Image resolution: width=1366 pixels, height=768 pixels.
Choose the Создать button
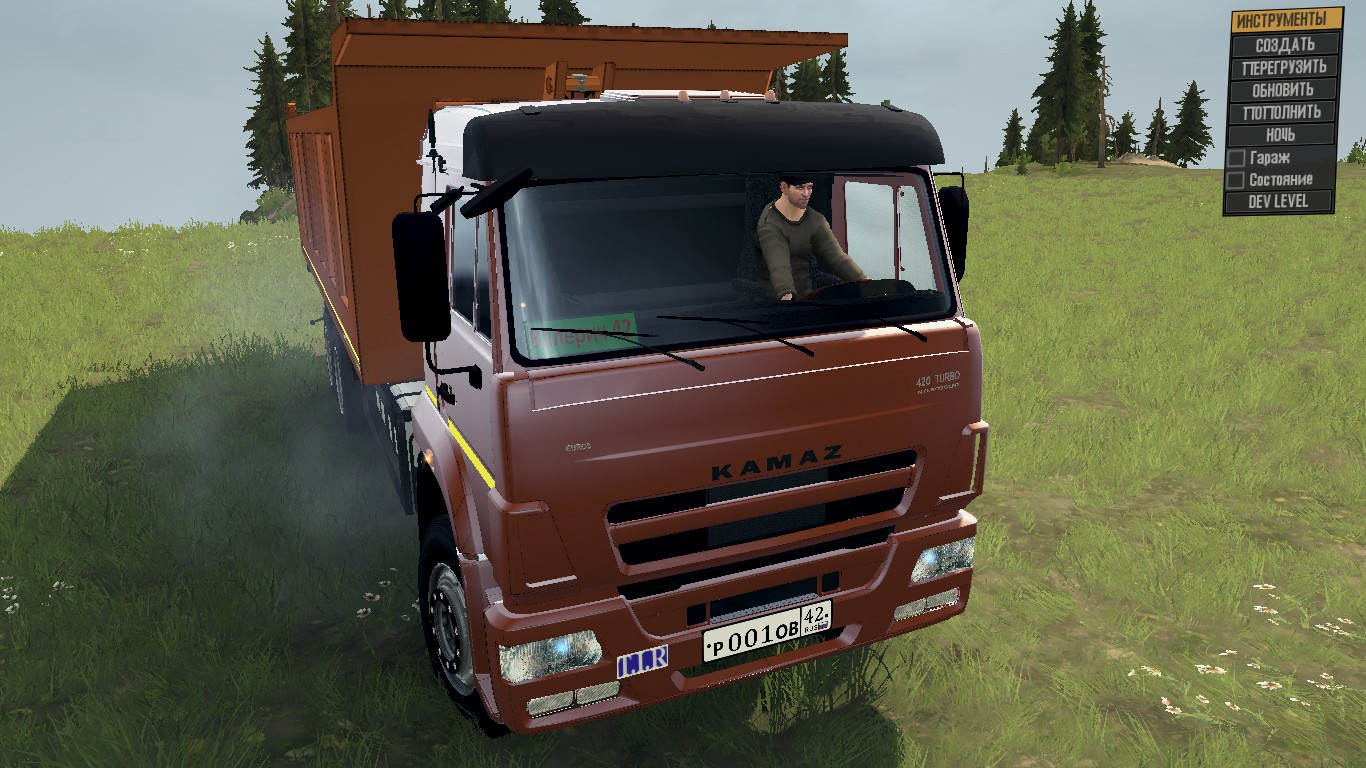click(x=1285, y=45)
